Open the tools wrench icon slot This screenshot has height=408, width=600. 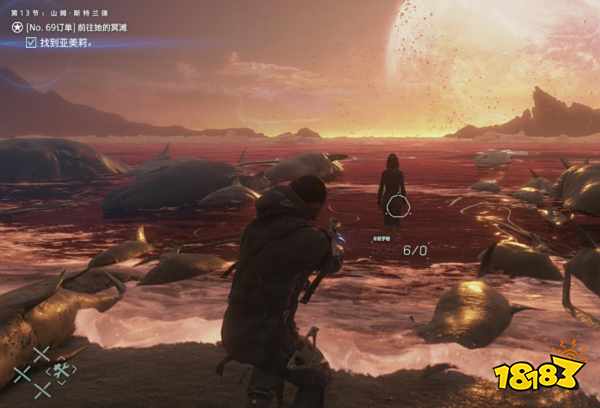(61, 372)
